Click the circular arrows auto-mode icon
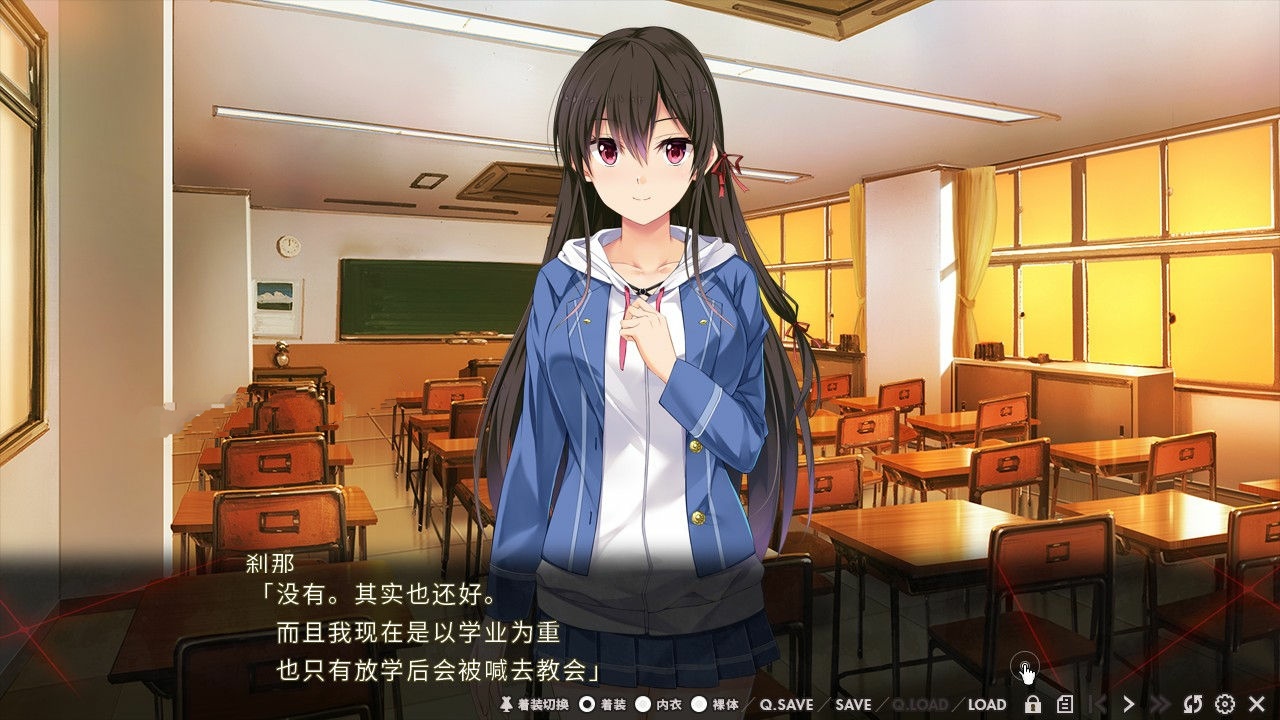 point(1192,704)
